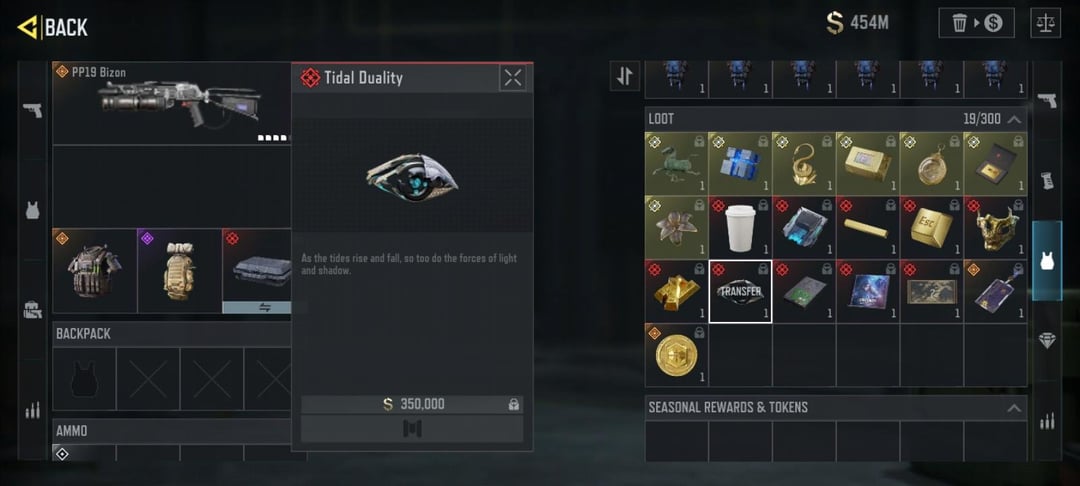1080x486 pixels.
Task: Select the golden horned mask item
Action: pos(995,226)
